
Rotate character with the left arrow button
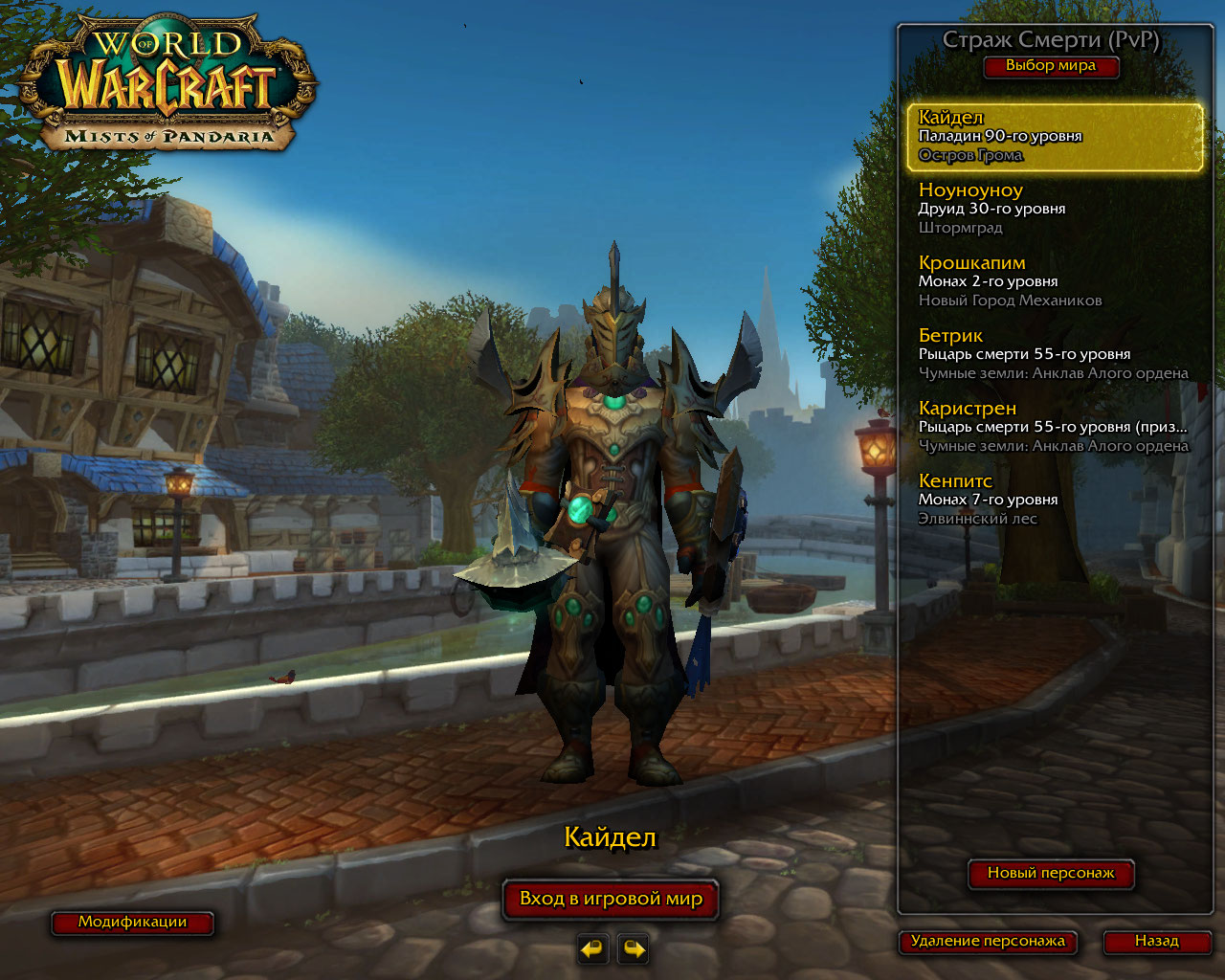pos(592,948)
